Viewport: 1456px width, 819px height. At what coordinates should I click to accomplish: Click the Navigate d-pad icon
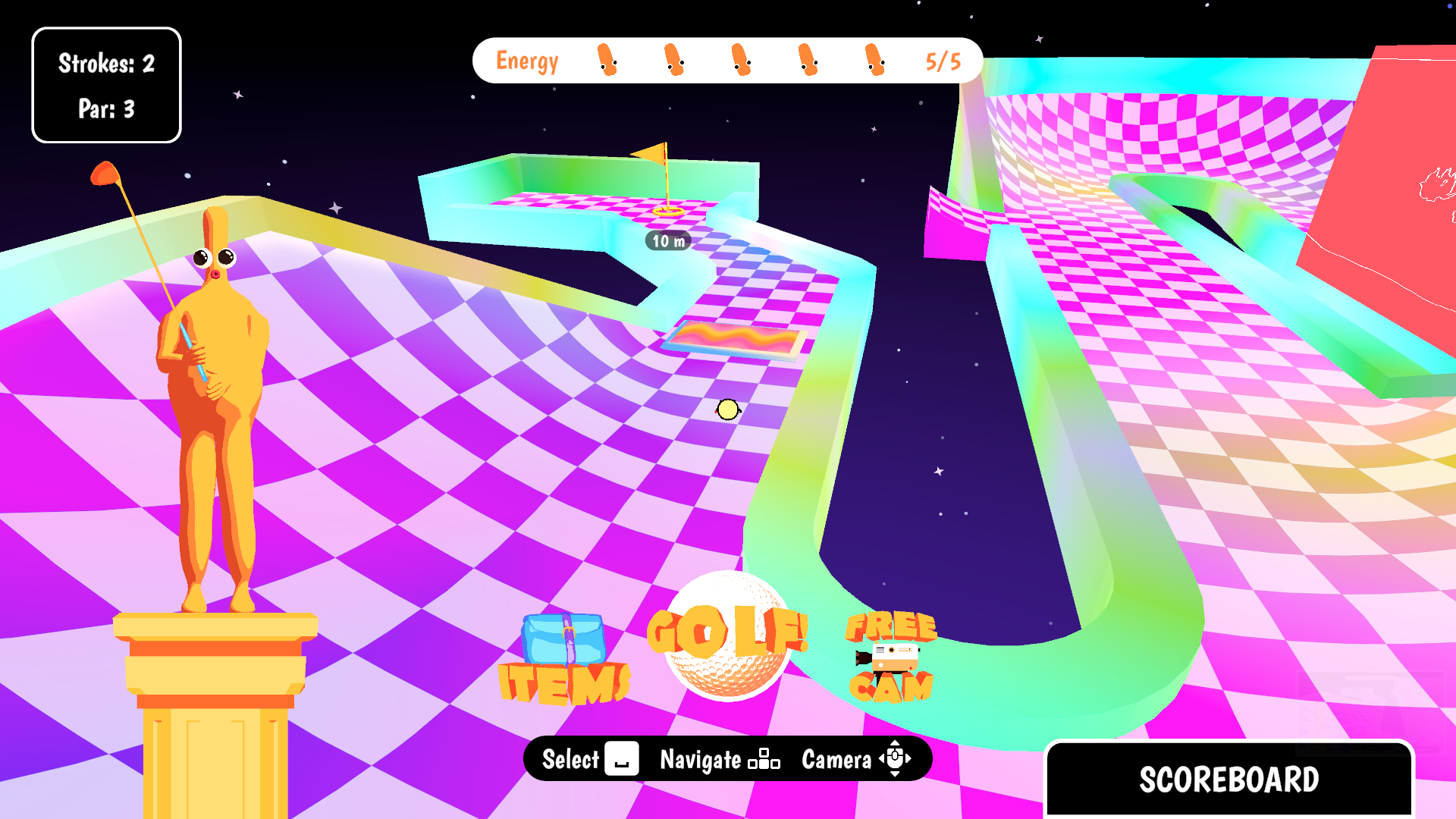tap(766, 759)
